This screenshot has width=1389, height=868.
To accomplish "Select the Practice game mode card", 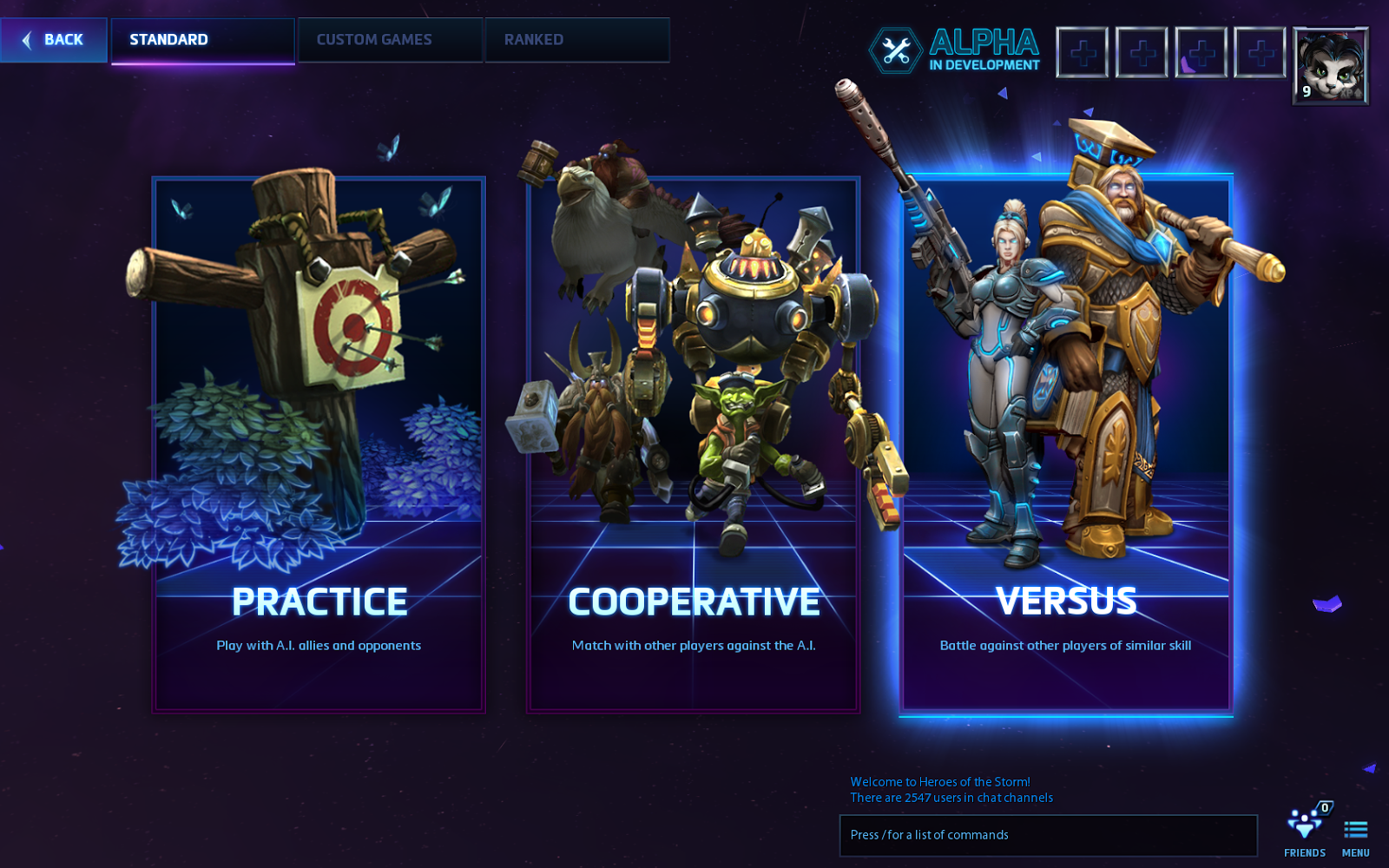I will pos(319,444).
